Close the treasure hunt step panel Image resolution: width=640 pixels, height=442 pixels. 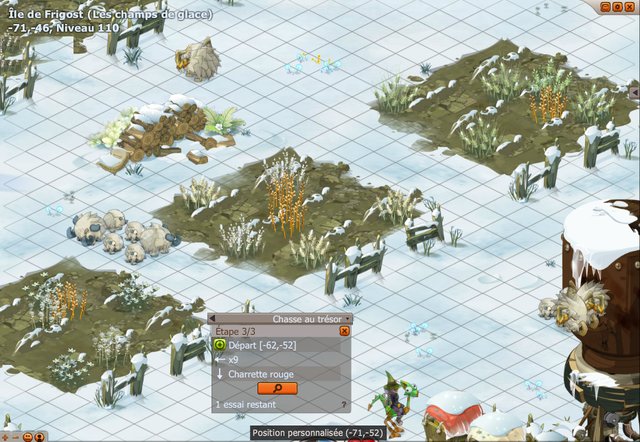pyautogui.click(x=344, y=330)
